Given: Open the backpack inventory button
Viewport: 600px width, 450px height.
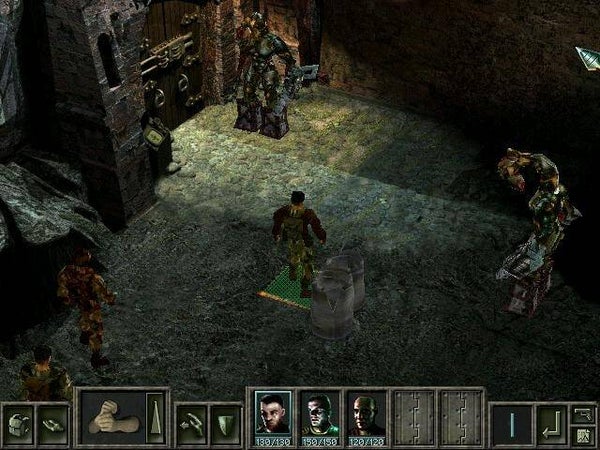Looking at the screenshot, I should (19, 422).
